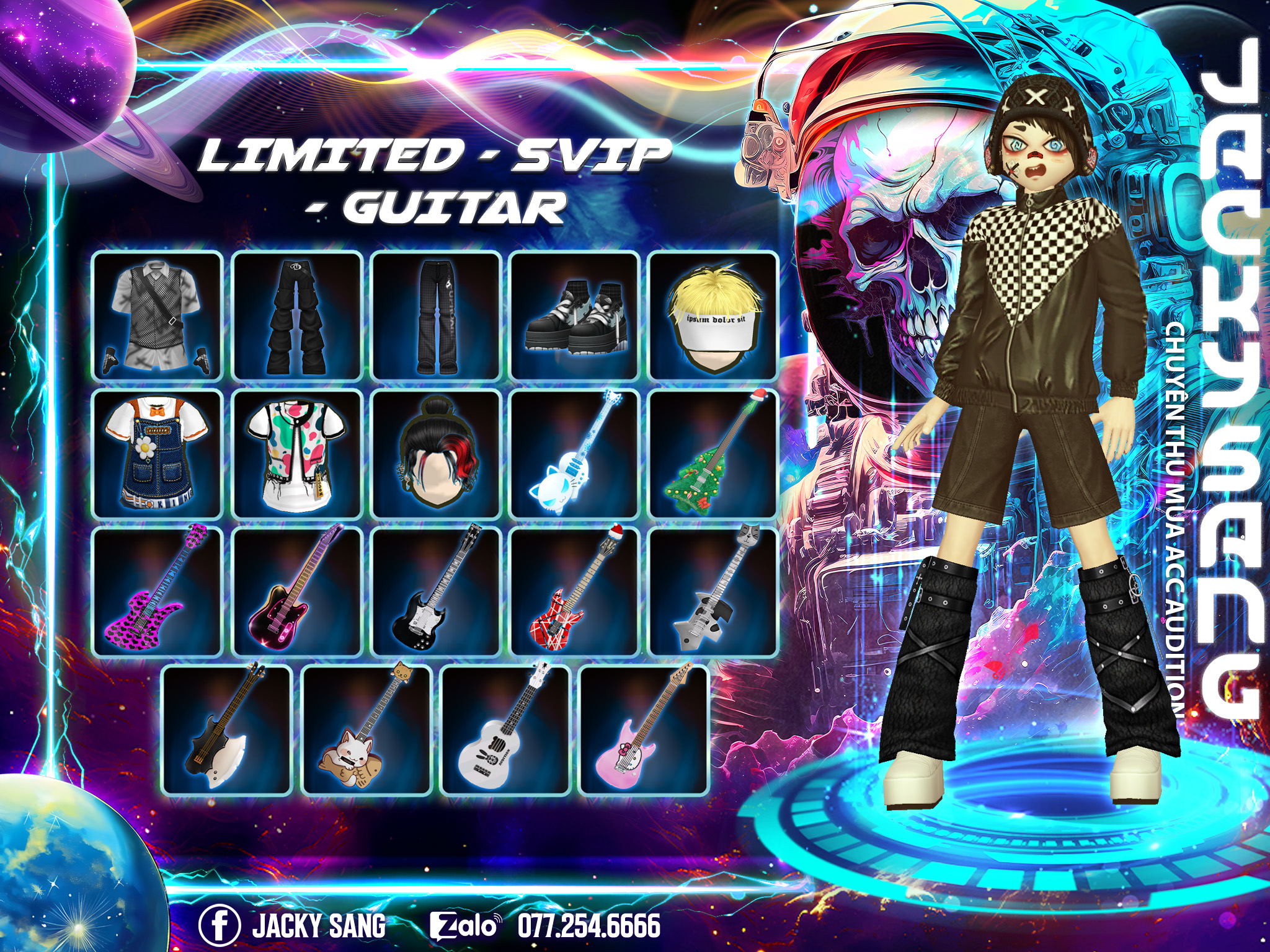The image size is (1270, 952).
Task: Select the pink leopard print guitar
Action: [158, 592]
